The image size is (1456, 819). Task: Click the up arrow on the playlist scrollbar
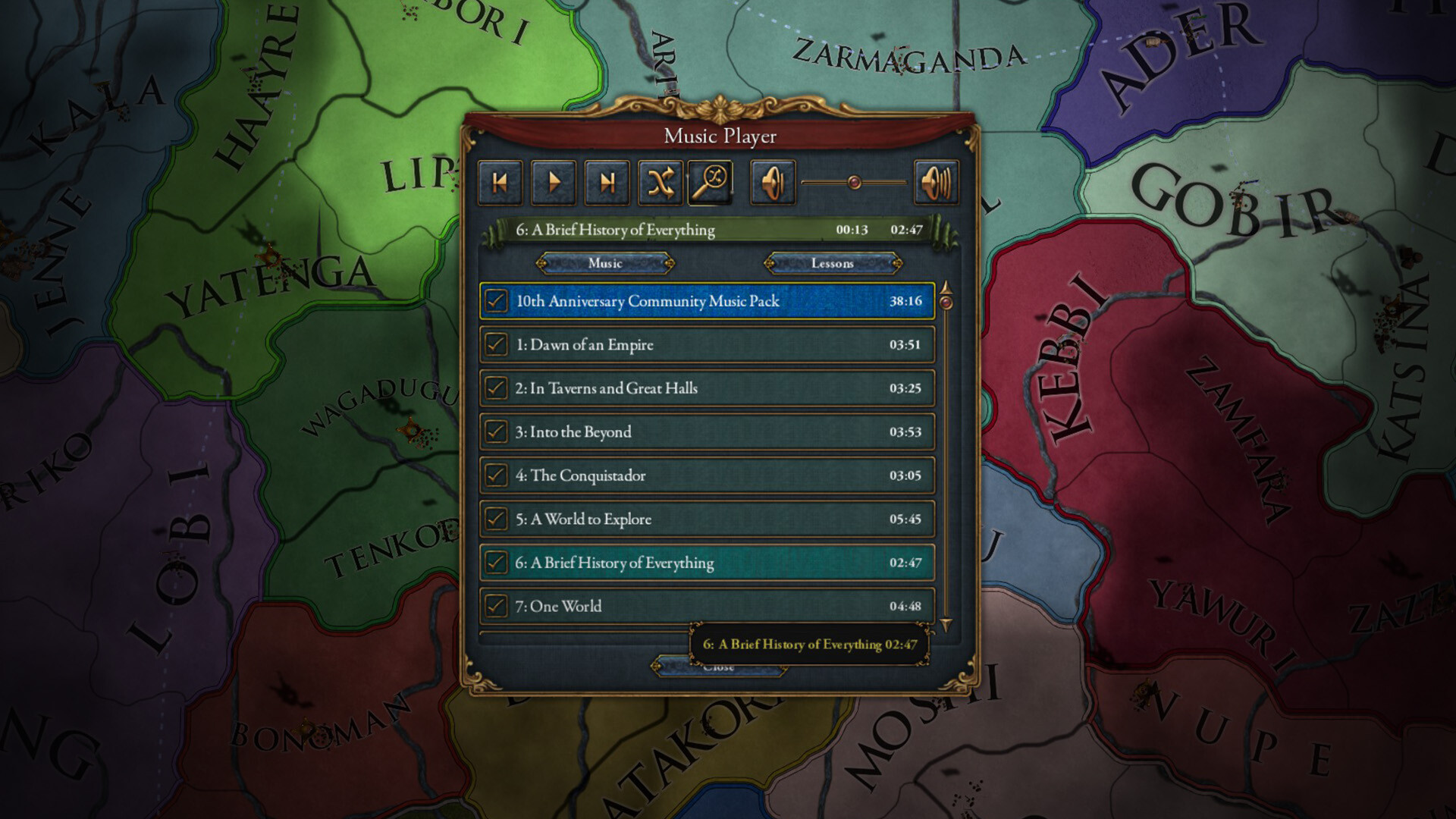945,289
